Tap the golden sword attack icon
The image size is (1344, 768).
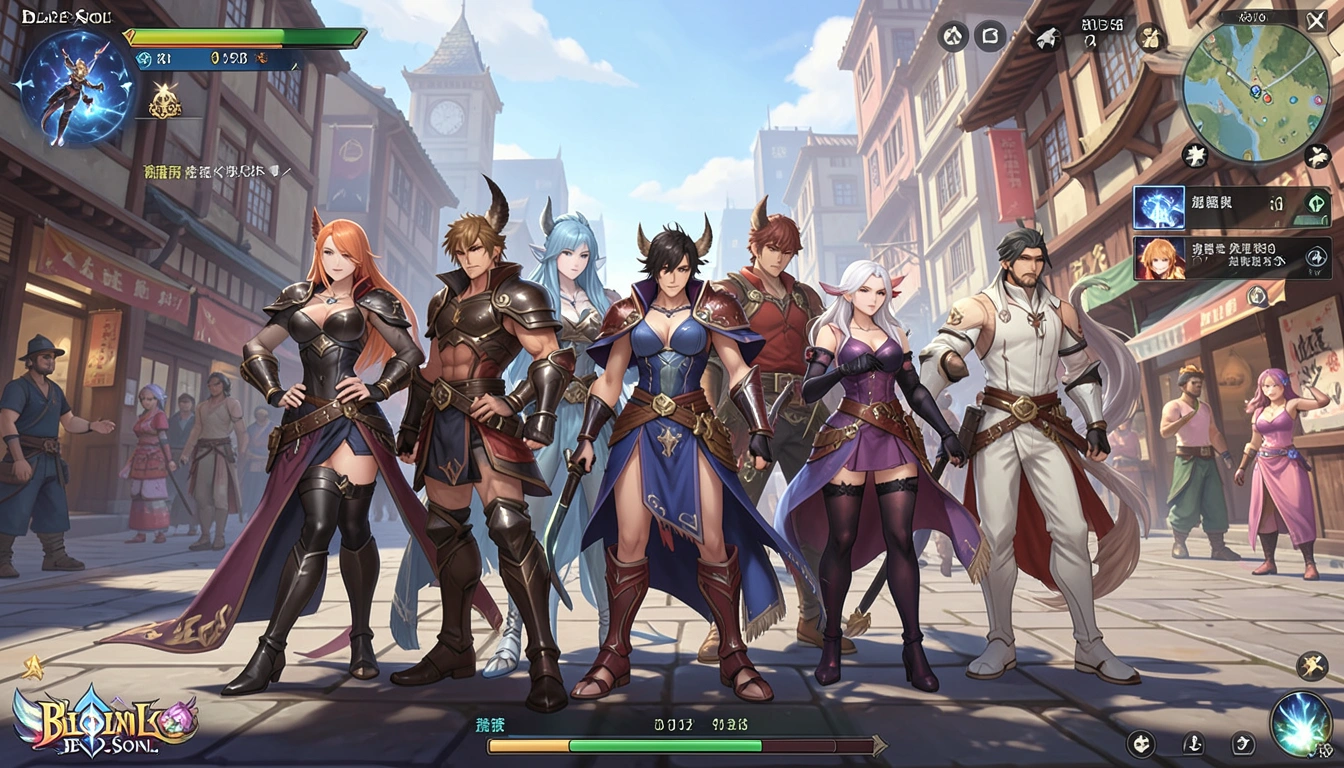coord(1312,666)
